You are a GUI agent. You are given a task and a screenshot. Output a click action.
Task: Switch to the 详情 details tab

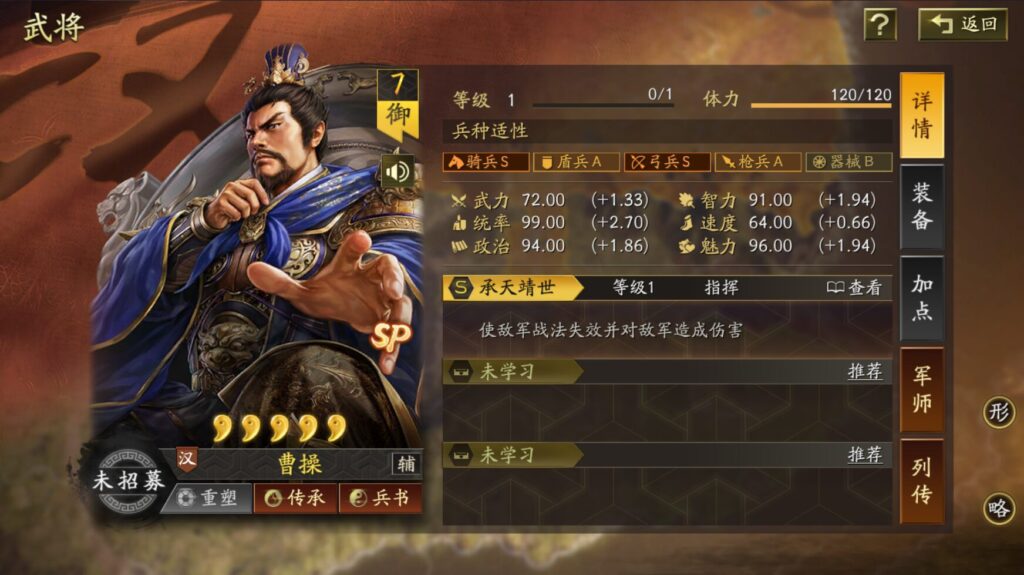point(921,115)
